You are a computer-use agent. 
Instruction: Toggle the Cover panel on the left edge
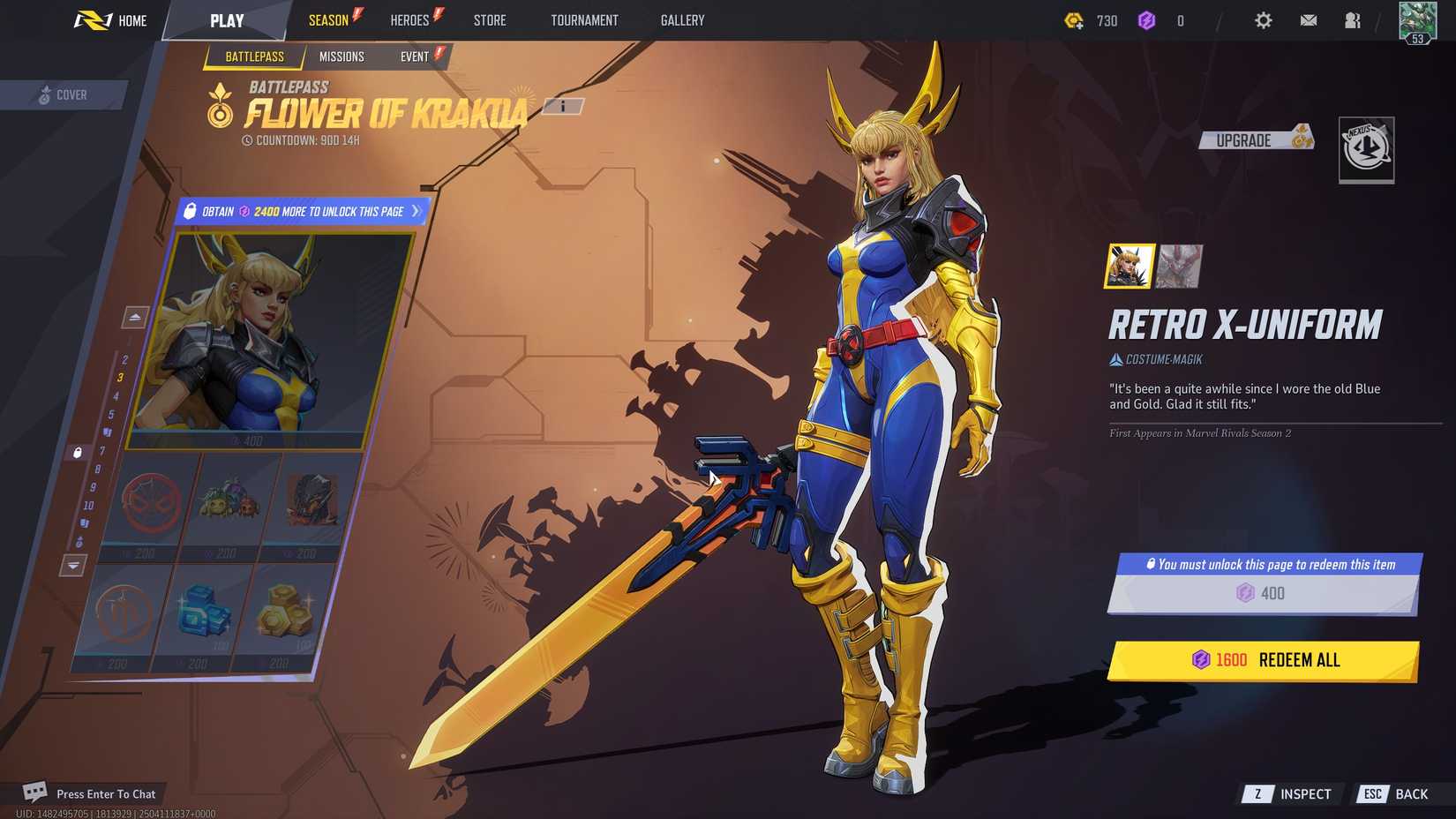click(63, 94)
